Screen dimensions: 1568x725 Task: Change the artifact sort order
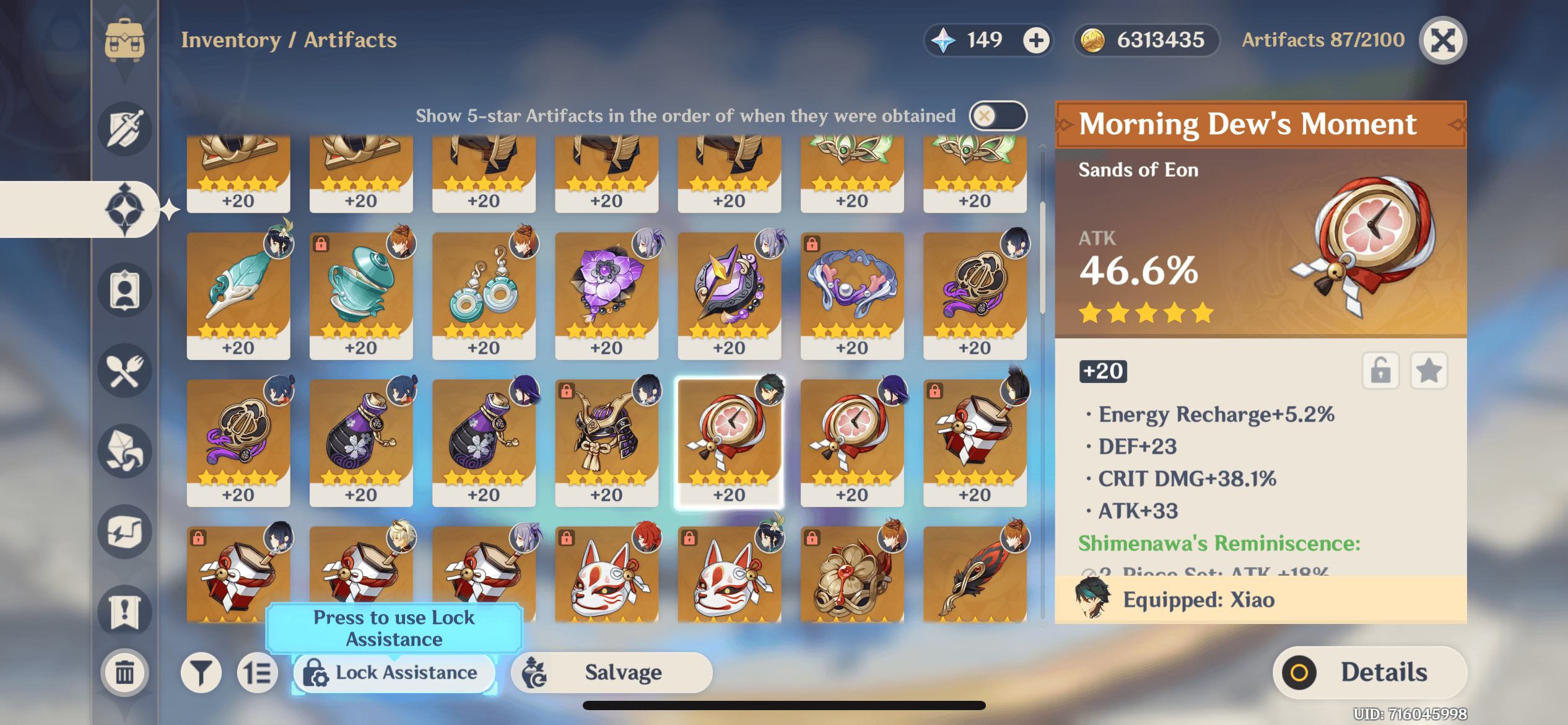[257, 672]
